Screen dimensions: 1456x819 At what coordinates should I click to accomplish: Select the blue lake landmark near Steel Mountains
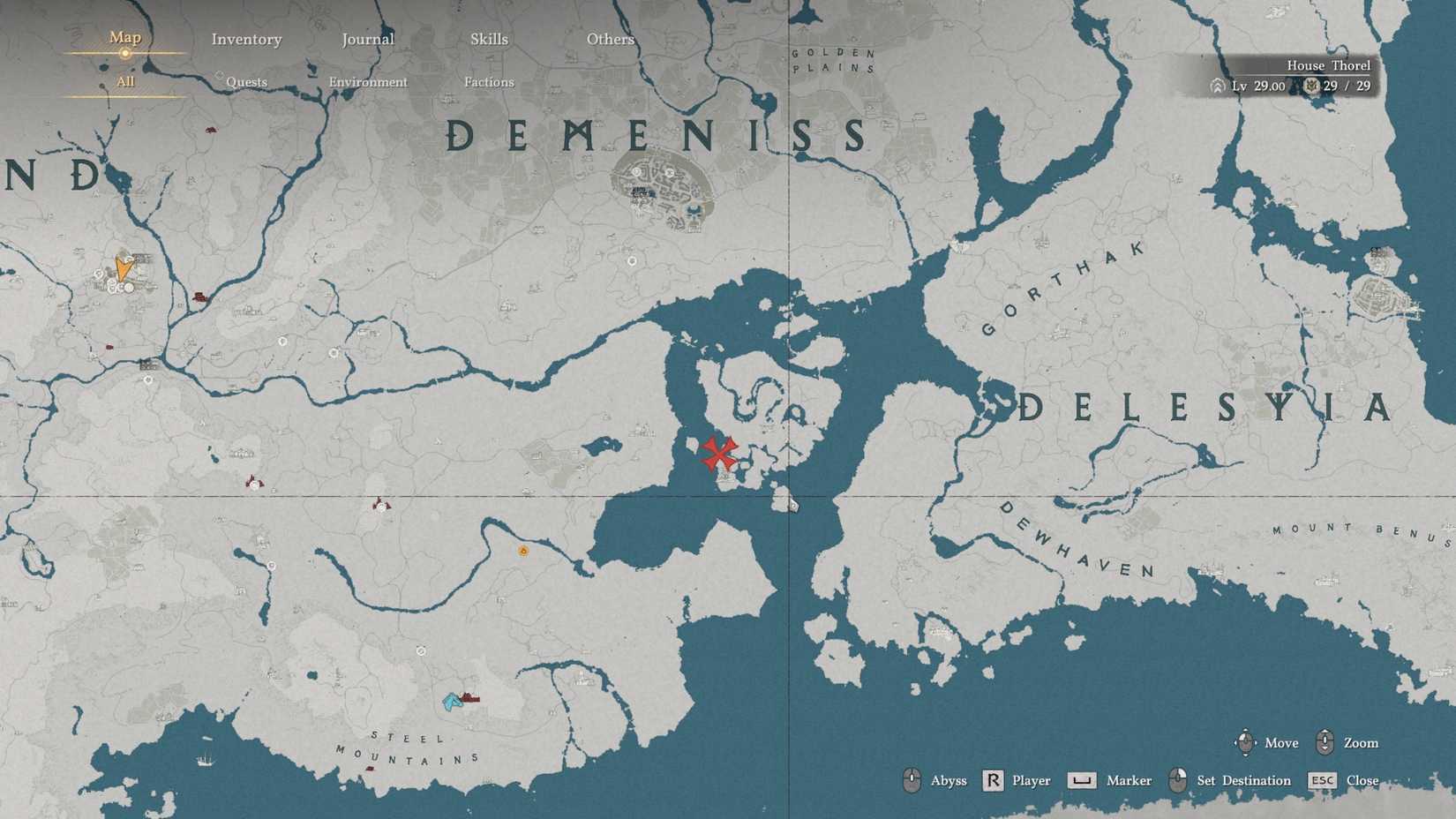(450, 700)
